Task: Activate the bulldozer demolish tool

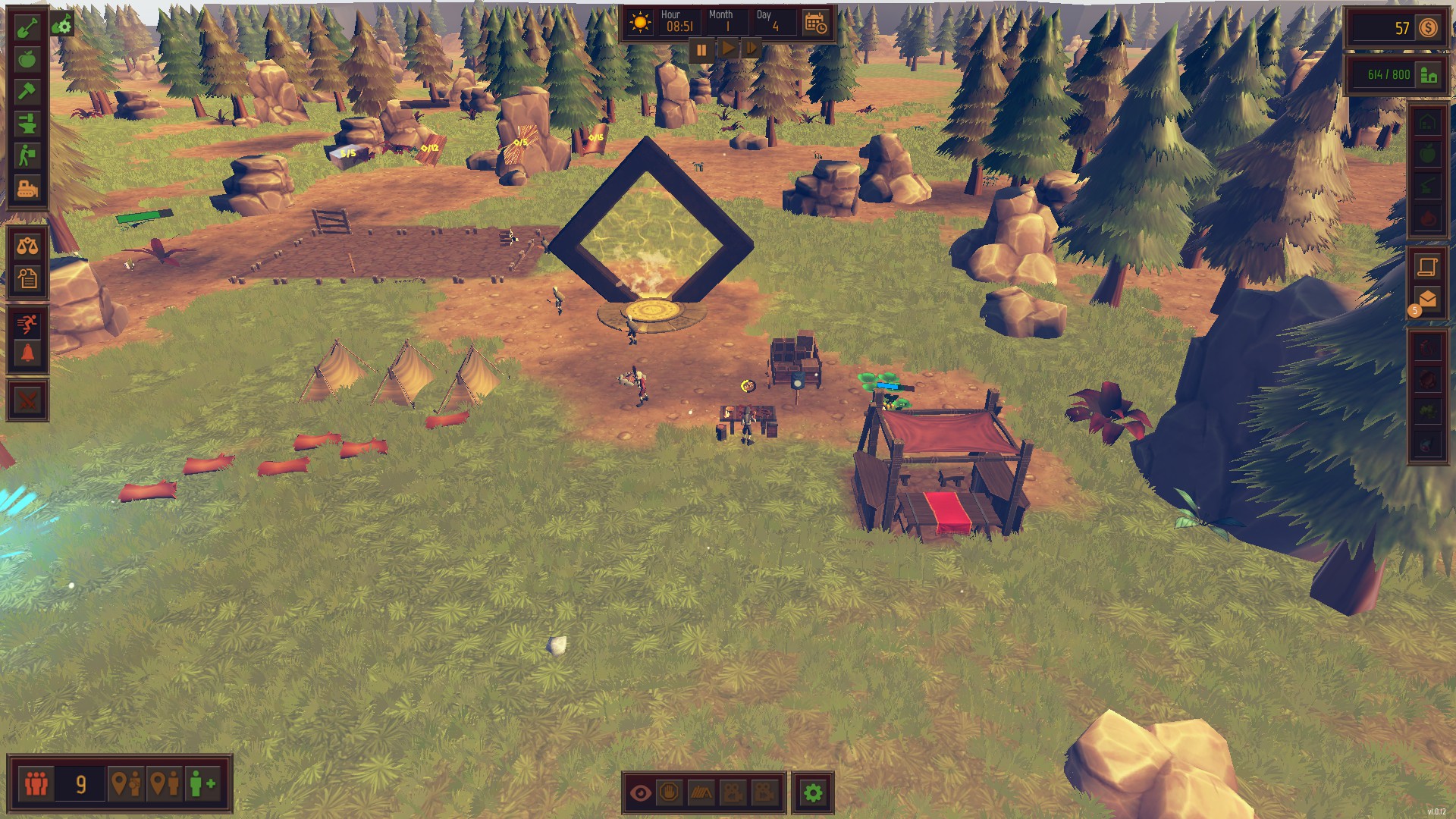Action: click(27, 188)
